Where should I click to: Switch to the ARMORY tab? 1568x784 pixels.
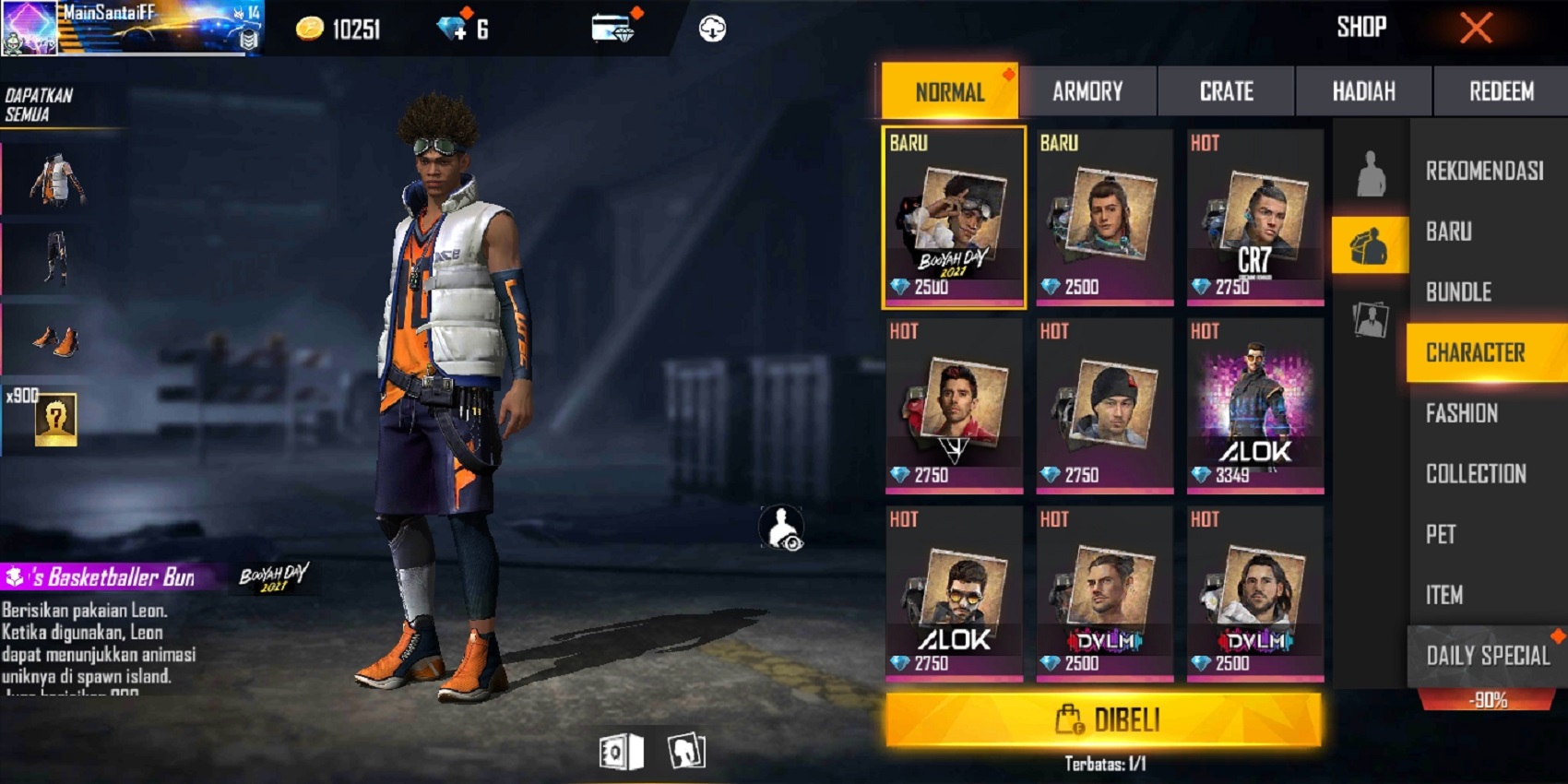(x=1088, y=91)
